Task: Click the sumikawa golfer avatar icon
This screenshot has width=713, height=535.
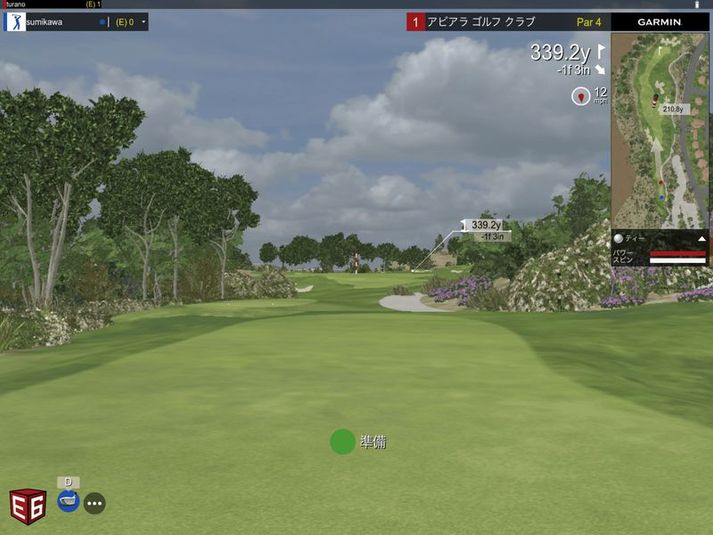Action: point(15,21)
